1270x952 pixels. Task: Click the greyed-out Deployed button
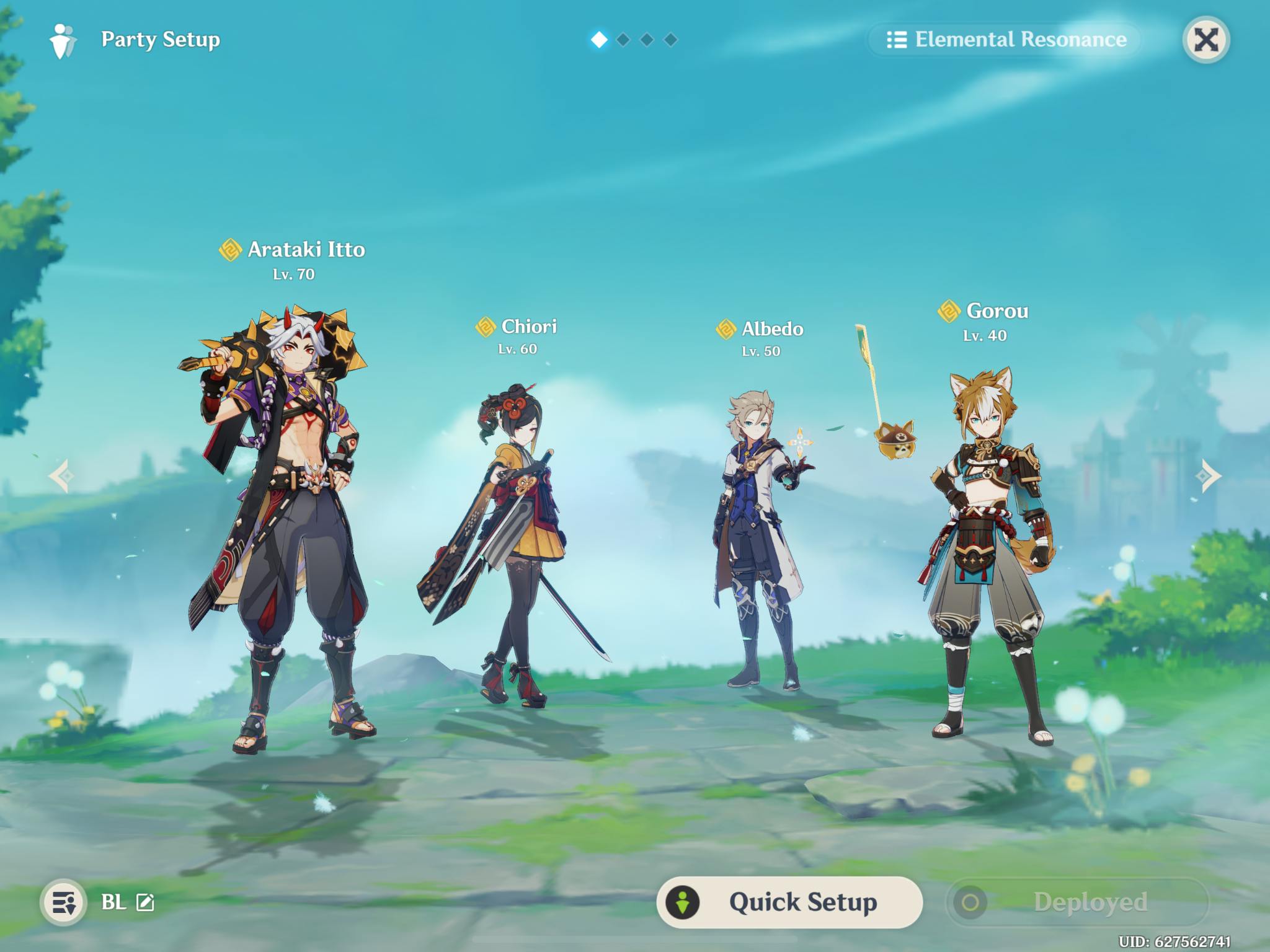[1078, 902]
